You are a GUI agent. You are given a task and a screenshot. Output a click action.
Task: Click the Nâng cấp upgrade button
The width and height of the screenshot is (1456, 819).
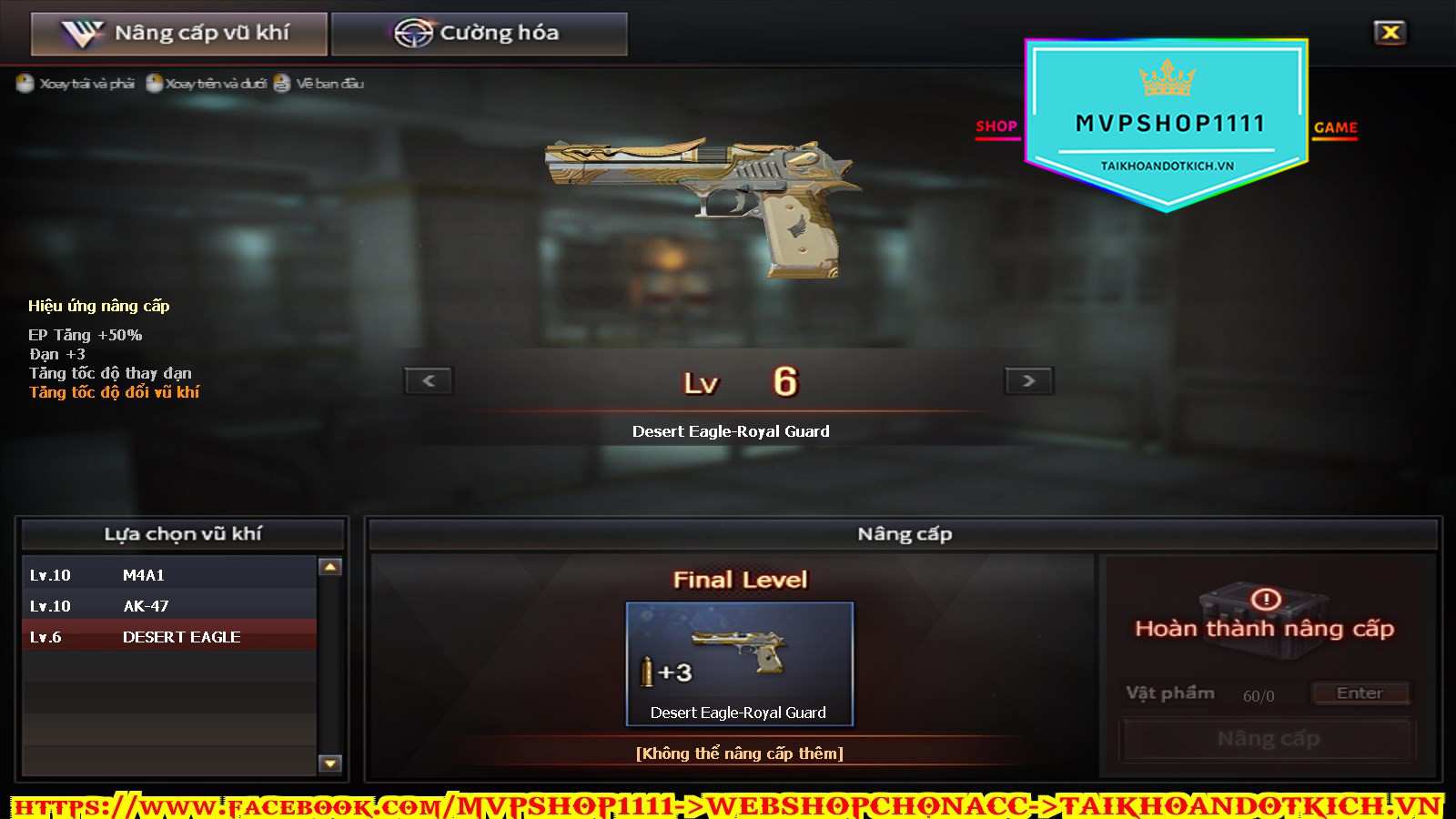[1268, 739]
